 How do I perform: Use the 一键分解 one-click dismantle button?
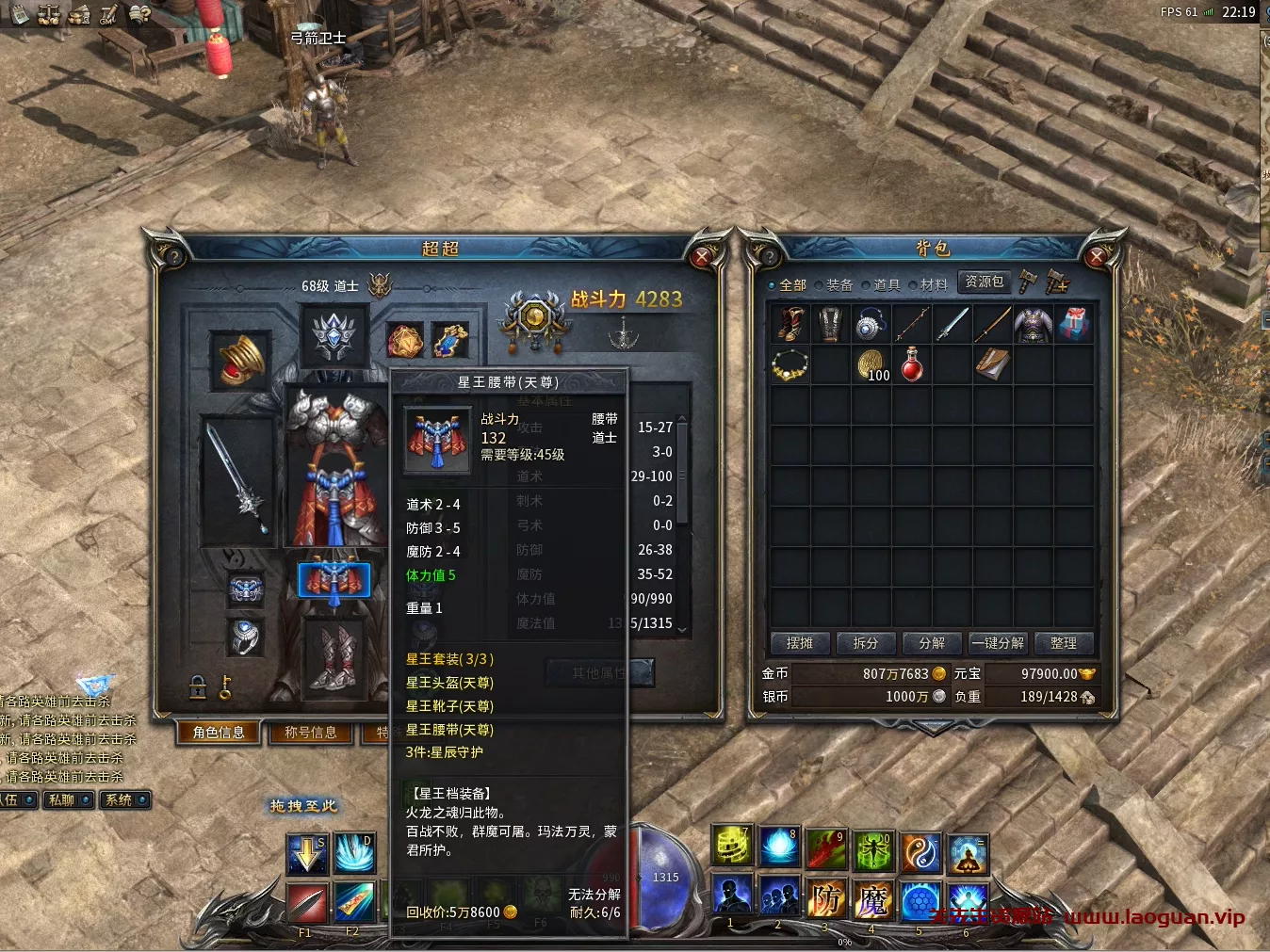[x=998, y=643]
